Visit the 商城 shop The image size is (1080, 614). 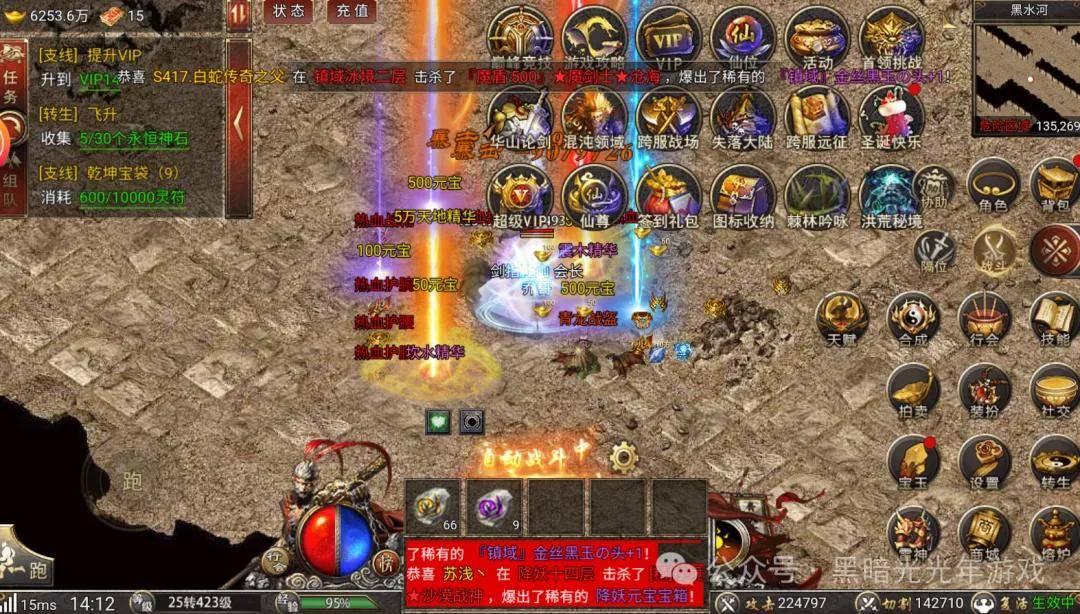(x=984, y=534)
